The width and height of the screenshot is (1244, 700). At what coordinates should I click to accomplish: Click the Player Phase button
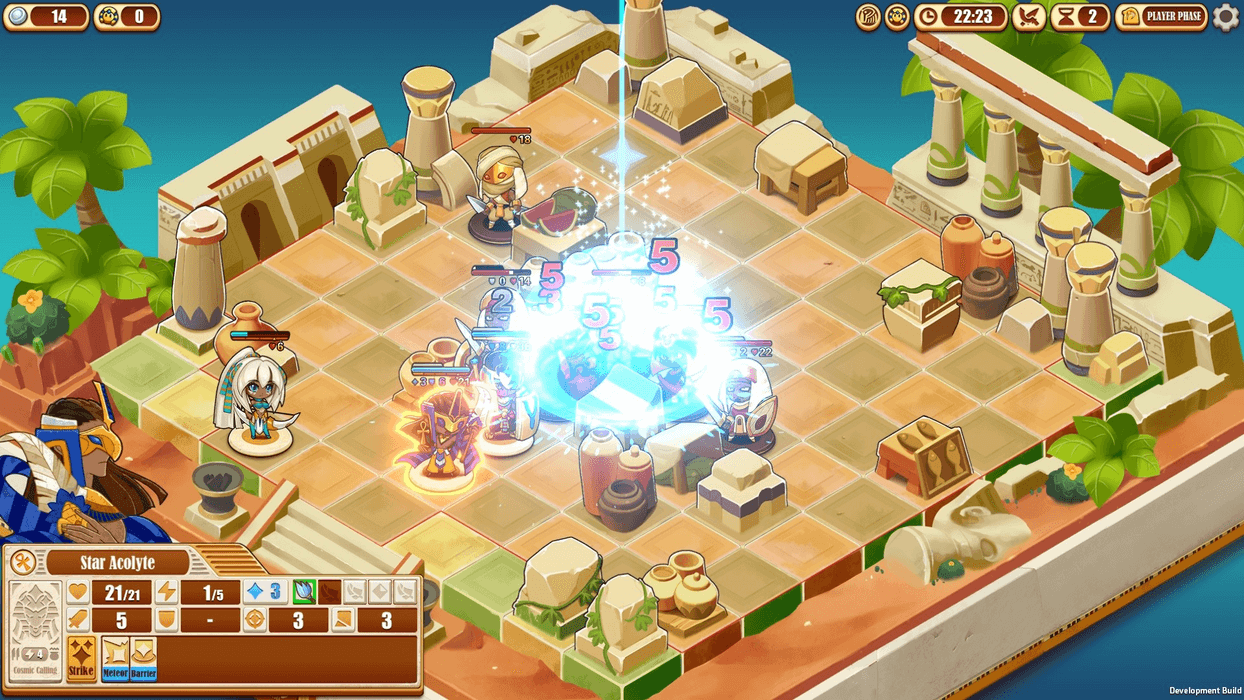point(1161,16)
